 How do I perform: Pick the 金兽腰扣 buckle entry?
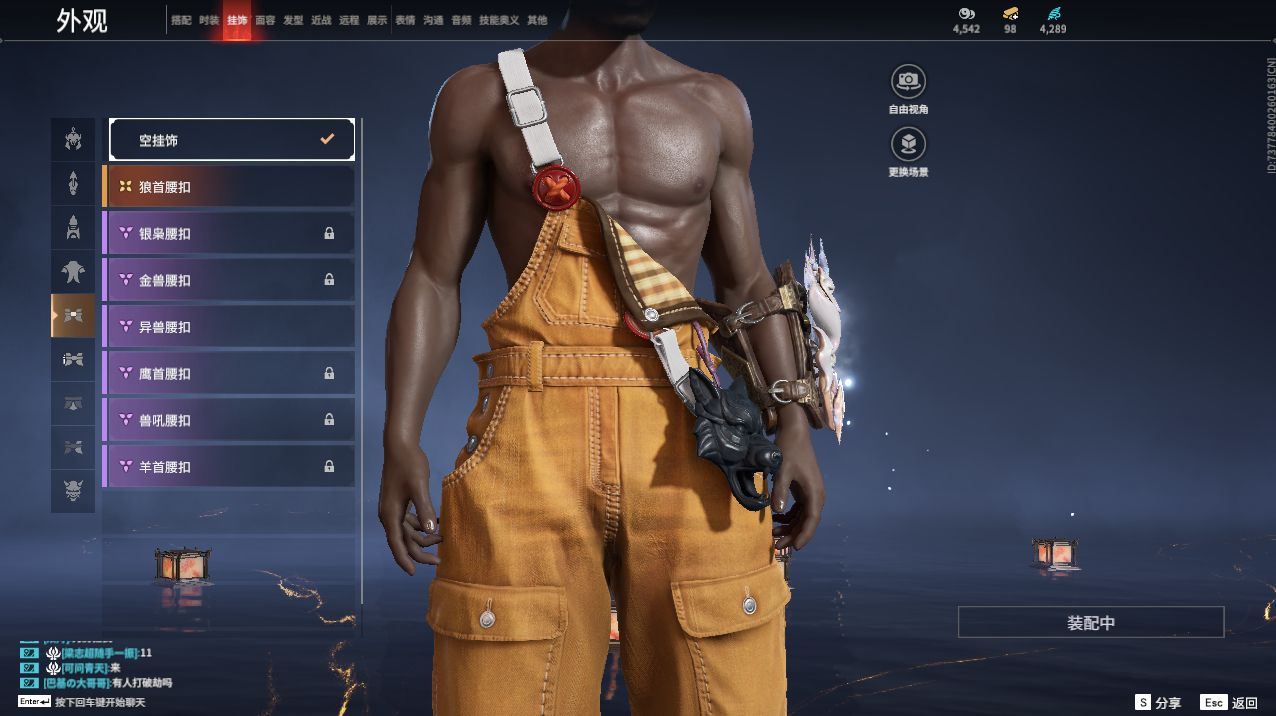[x=229, y=280]
